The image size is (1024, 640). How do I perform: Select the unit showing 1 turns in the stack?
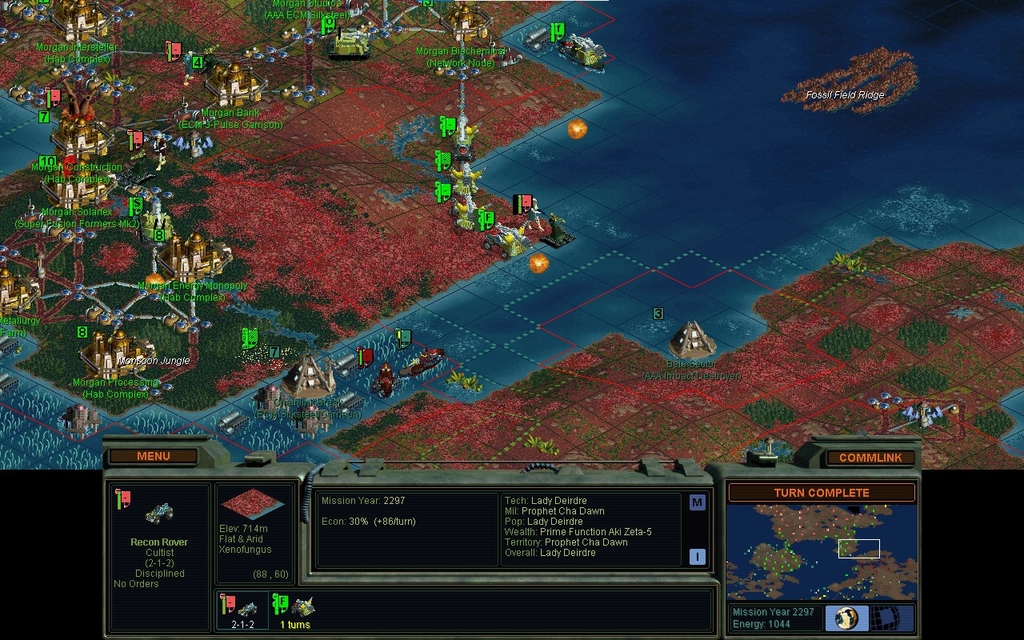point(297,608)
